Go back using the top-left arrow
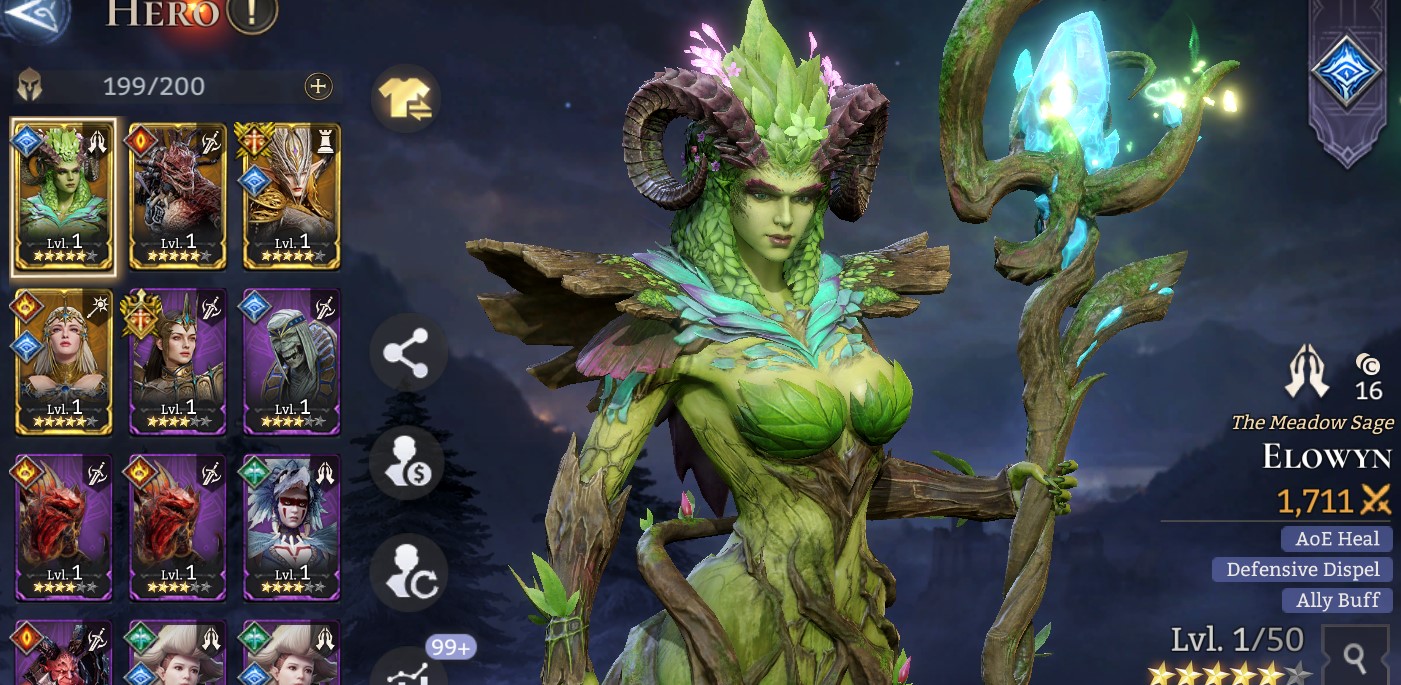 [30, 14]
